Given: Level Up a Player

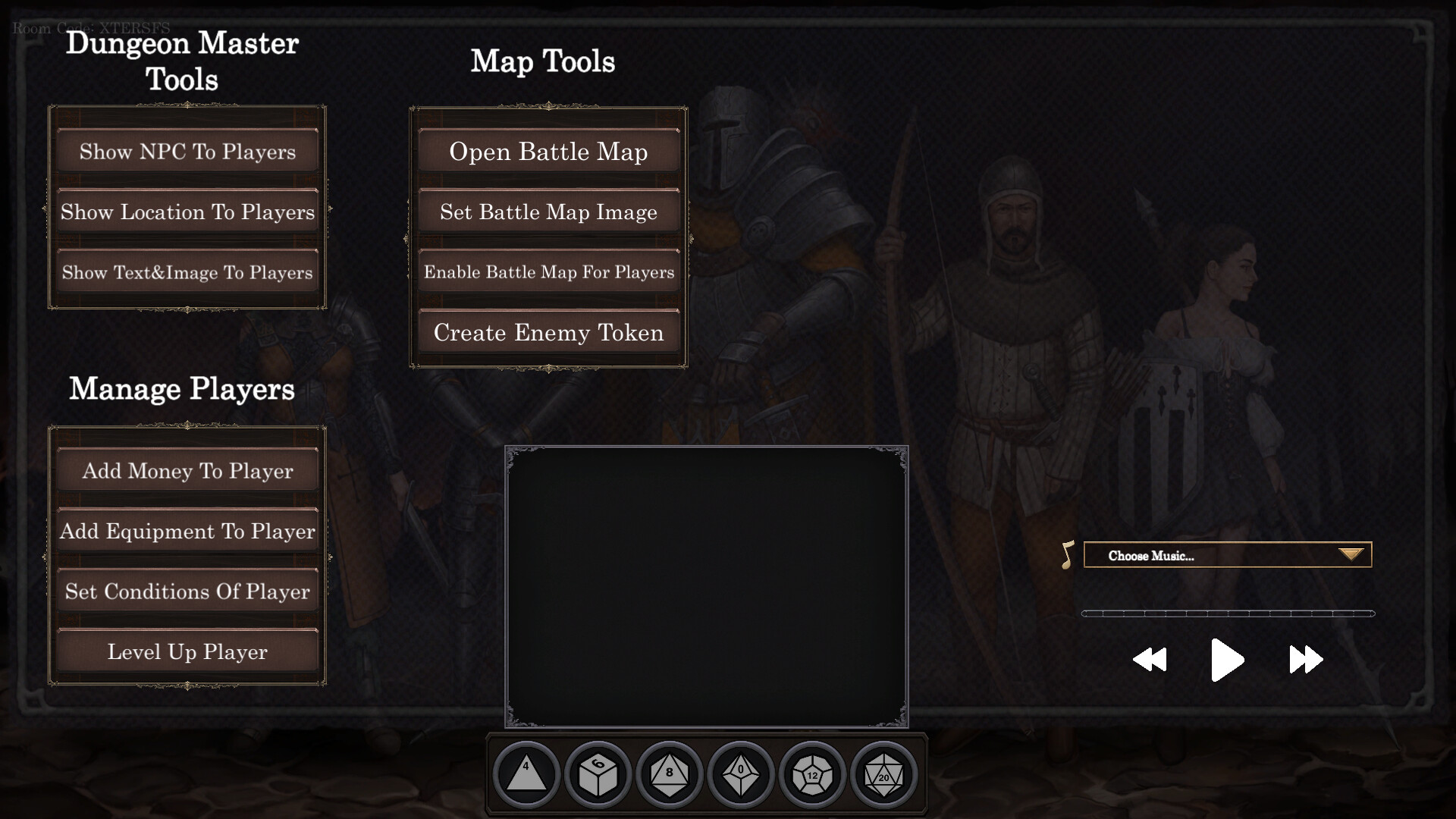Looking at the screenshot, I should (x=187, y=651).
